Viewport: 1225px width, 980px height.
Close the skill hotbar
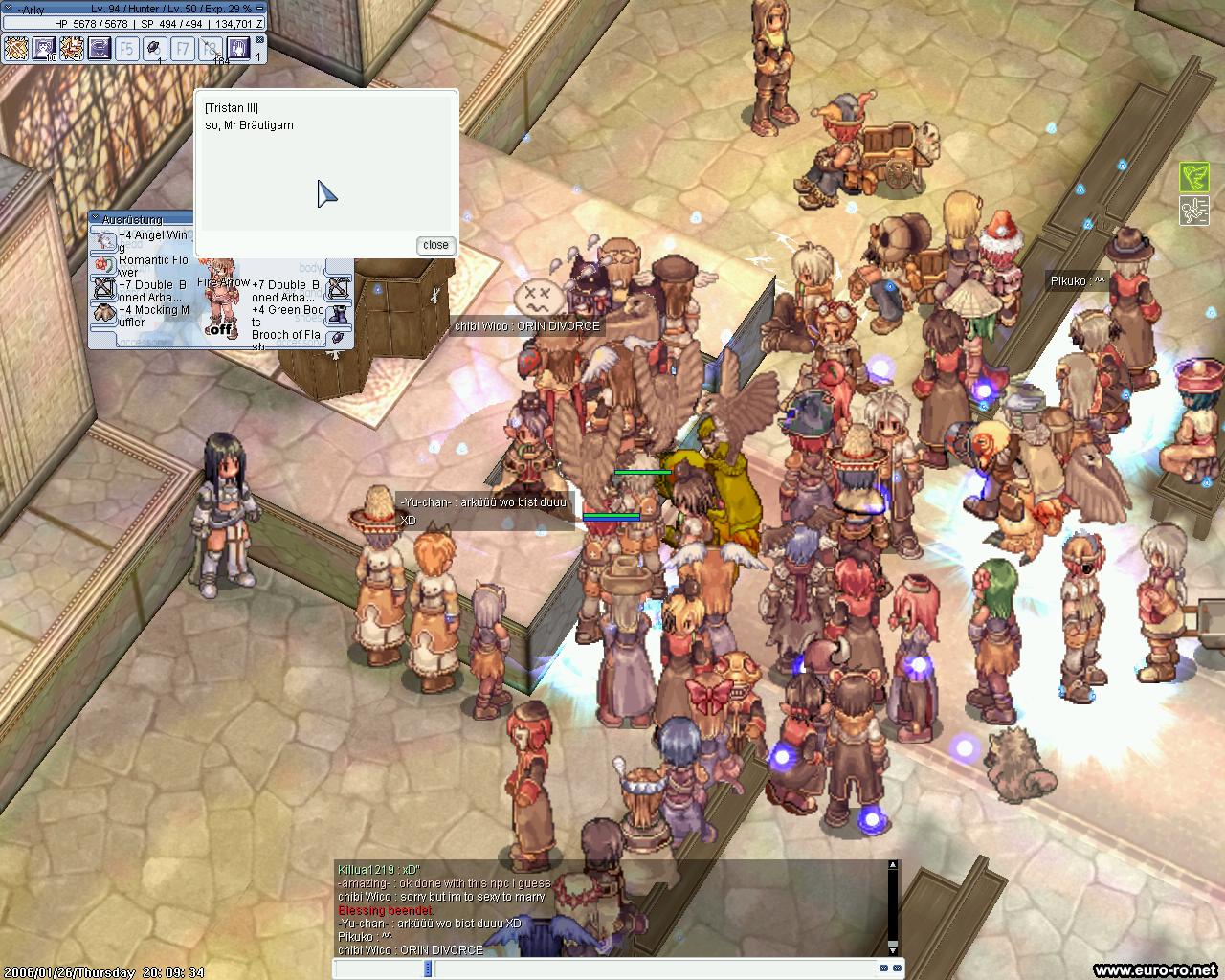pos(258,39)
